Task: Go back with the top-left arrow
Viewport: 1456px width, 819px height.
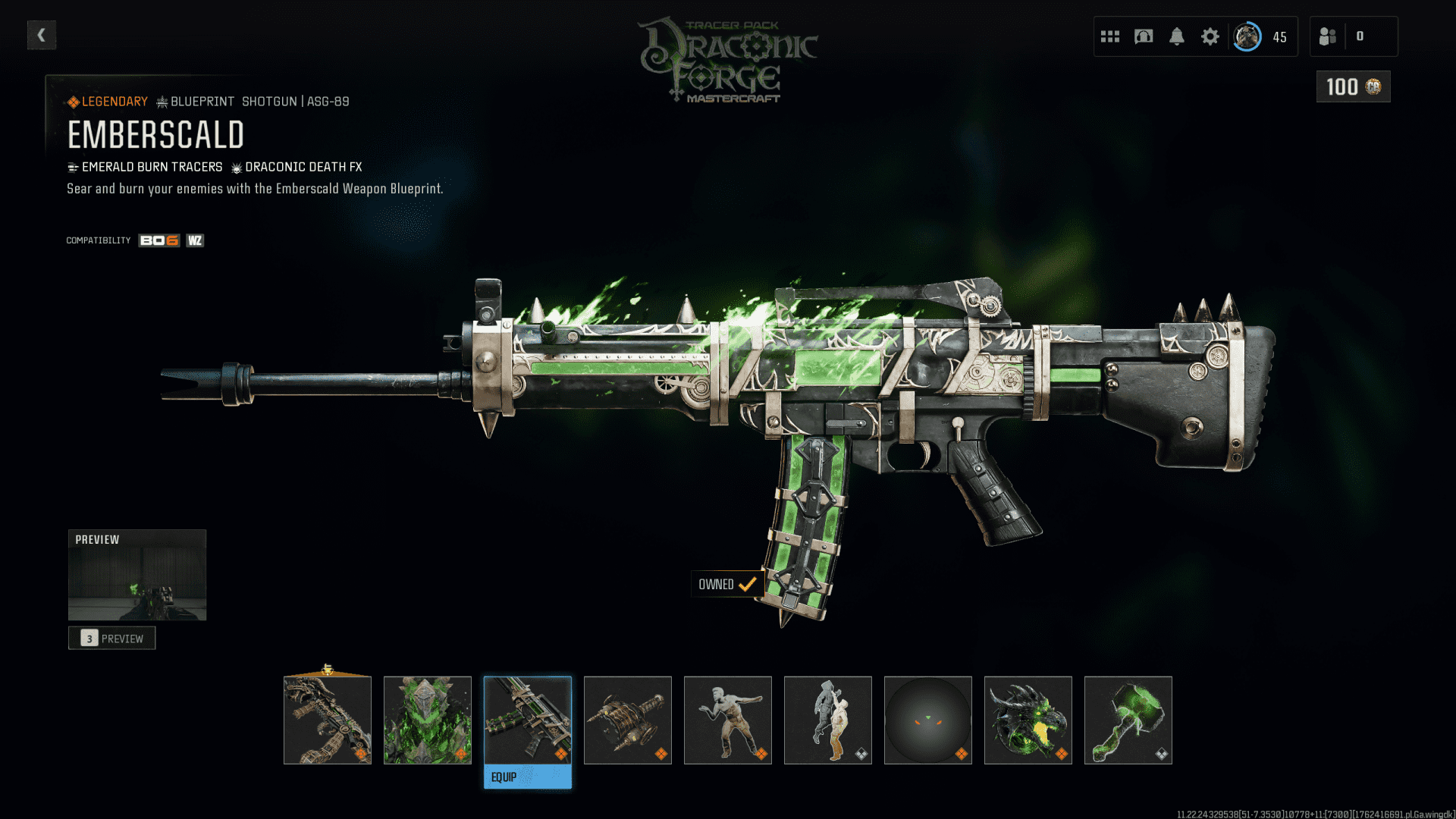Action: click(42, 35)
